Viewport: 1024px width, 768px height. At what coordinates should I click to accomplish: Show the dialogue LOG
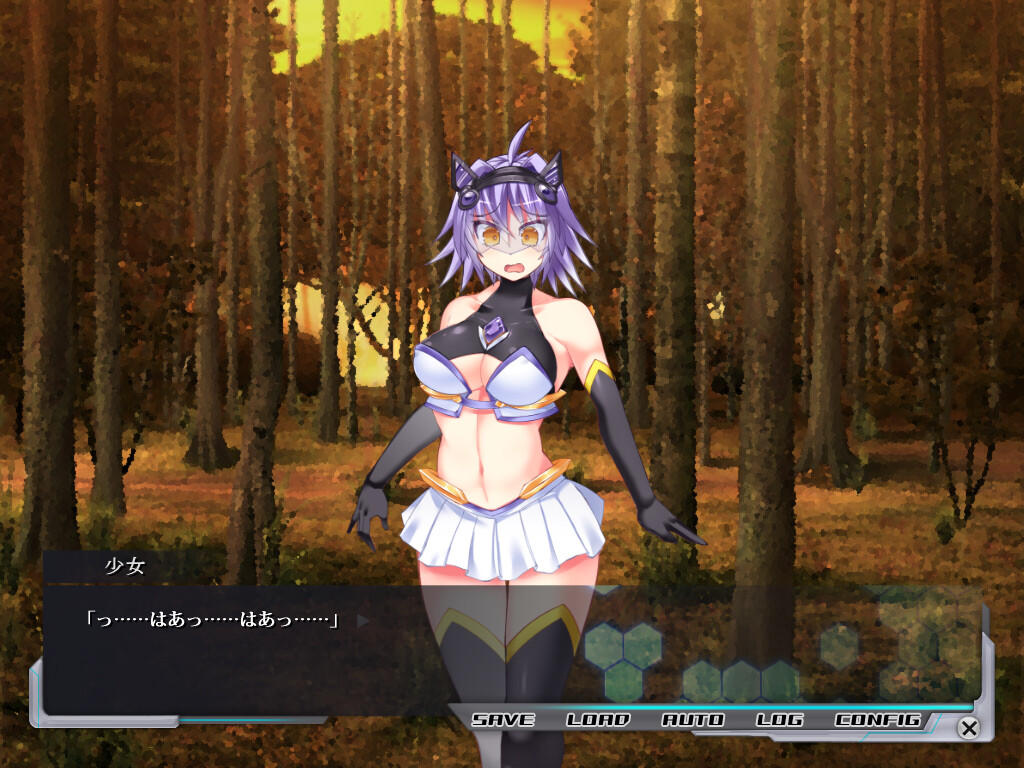(780, 720)
